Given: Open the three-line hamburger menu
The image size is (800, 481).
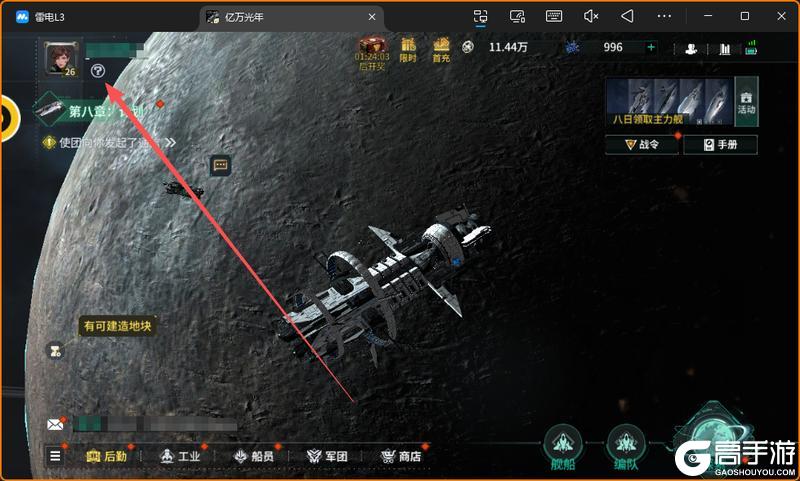Looking at the screenshot, I should (x=55, y=456).
